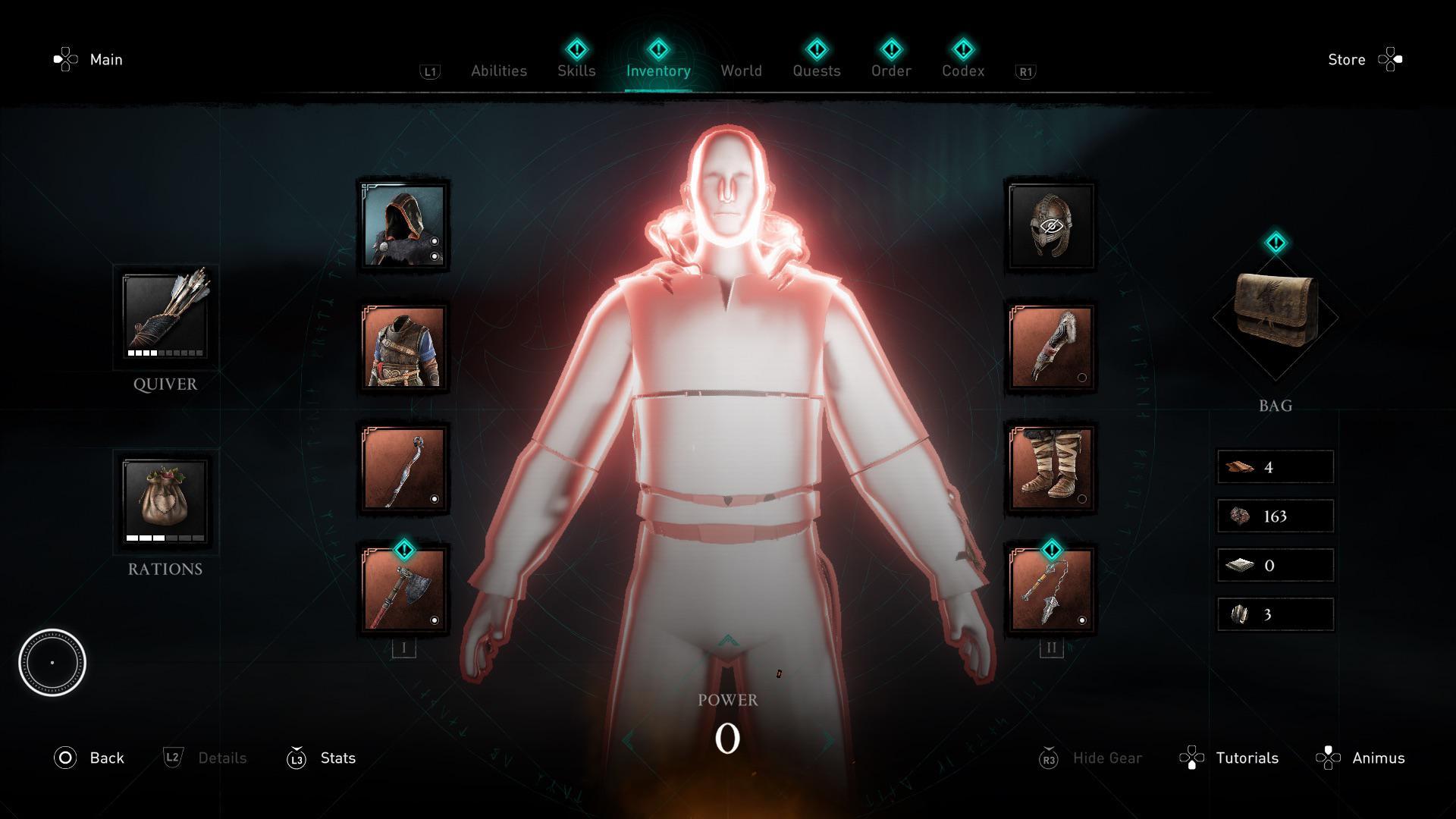Open the Skills tab

coord(576,71)
